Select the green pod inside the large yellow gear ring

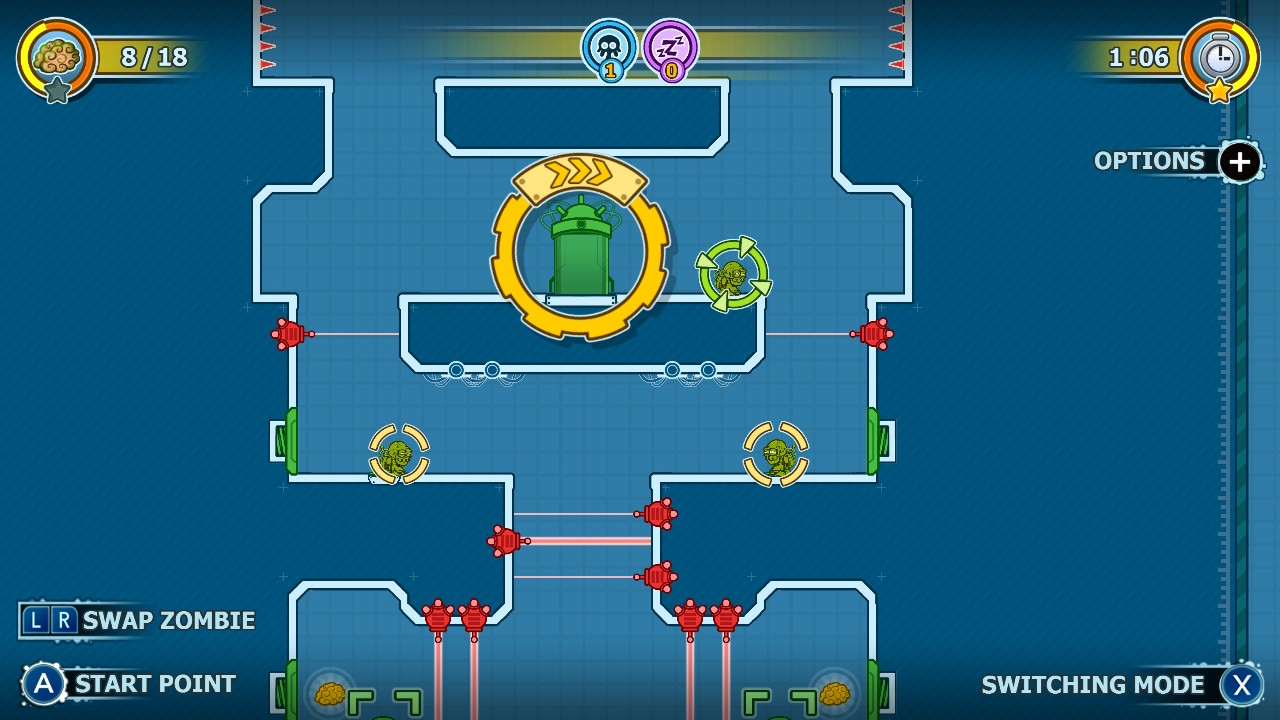coord(579,255)
